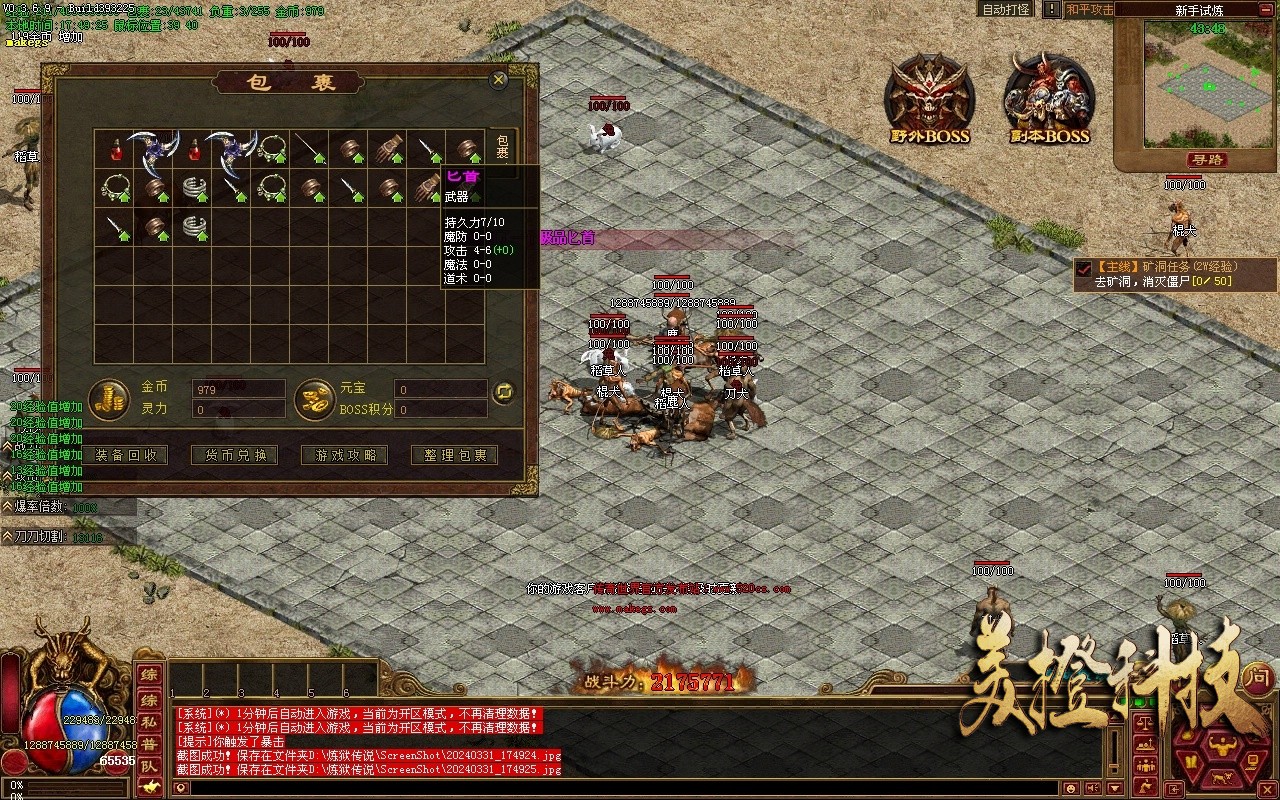Click the refresh arrows icon beside 元宝
This screenshot has width=1280, height=800.
504,391
